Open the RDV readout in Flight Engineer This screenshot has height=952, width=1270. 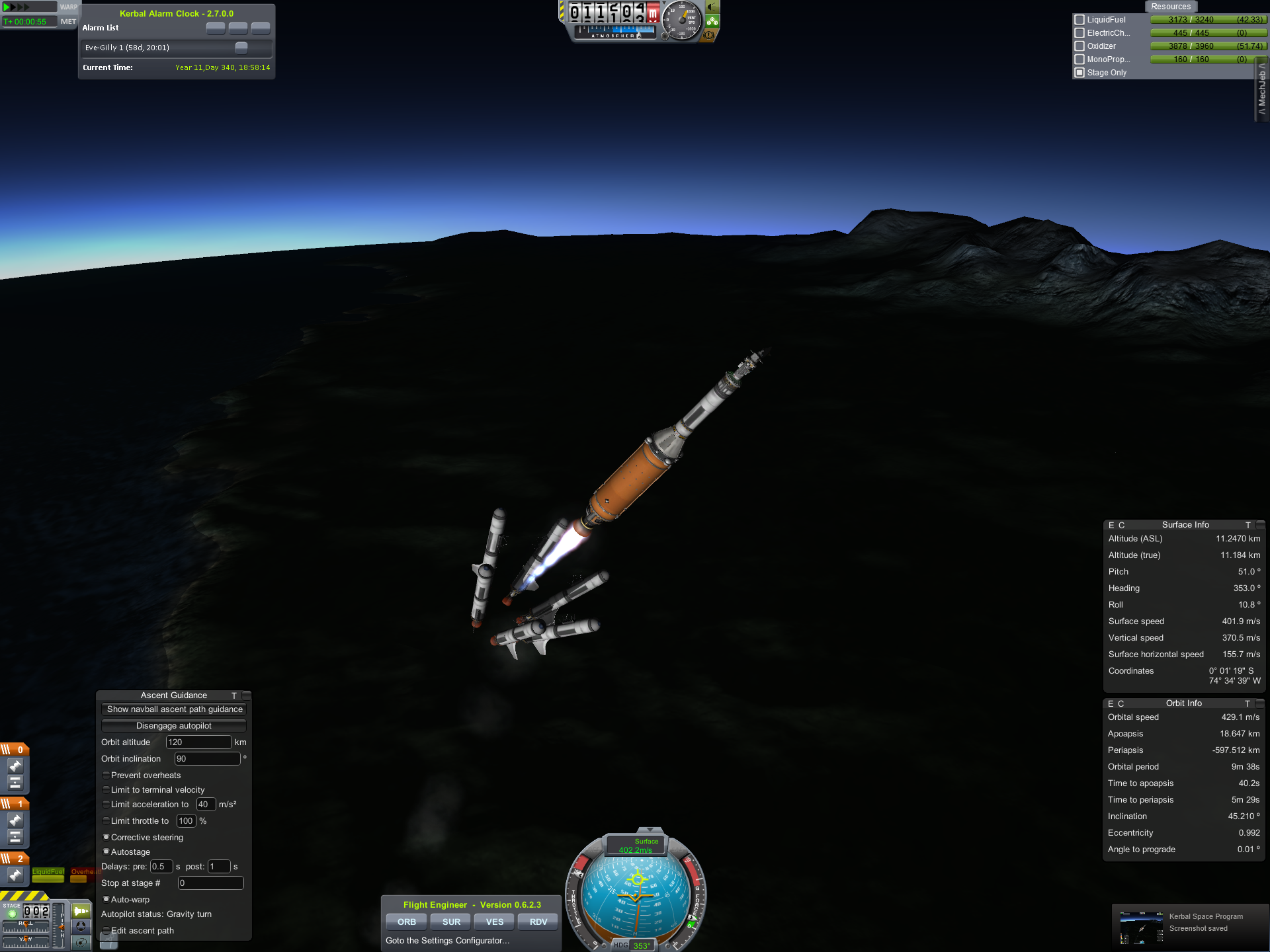(538, 922)
